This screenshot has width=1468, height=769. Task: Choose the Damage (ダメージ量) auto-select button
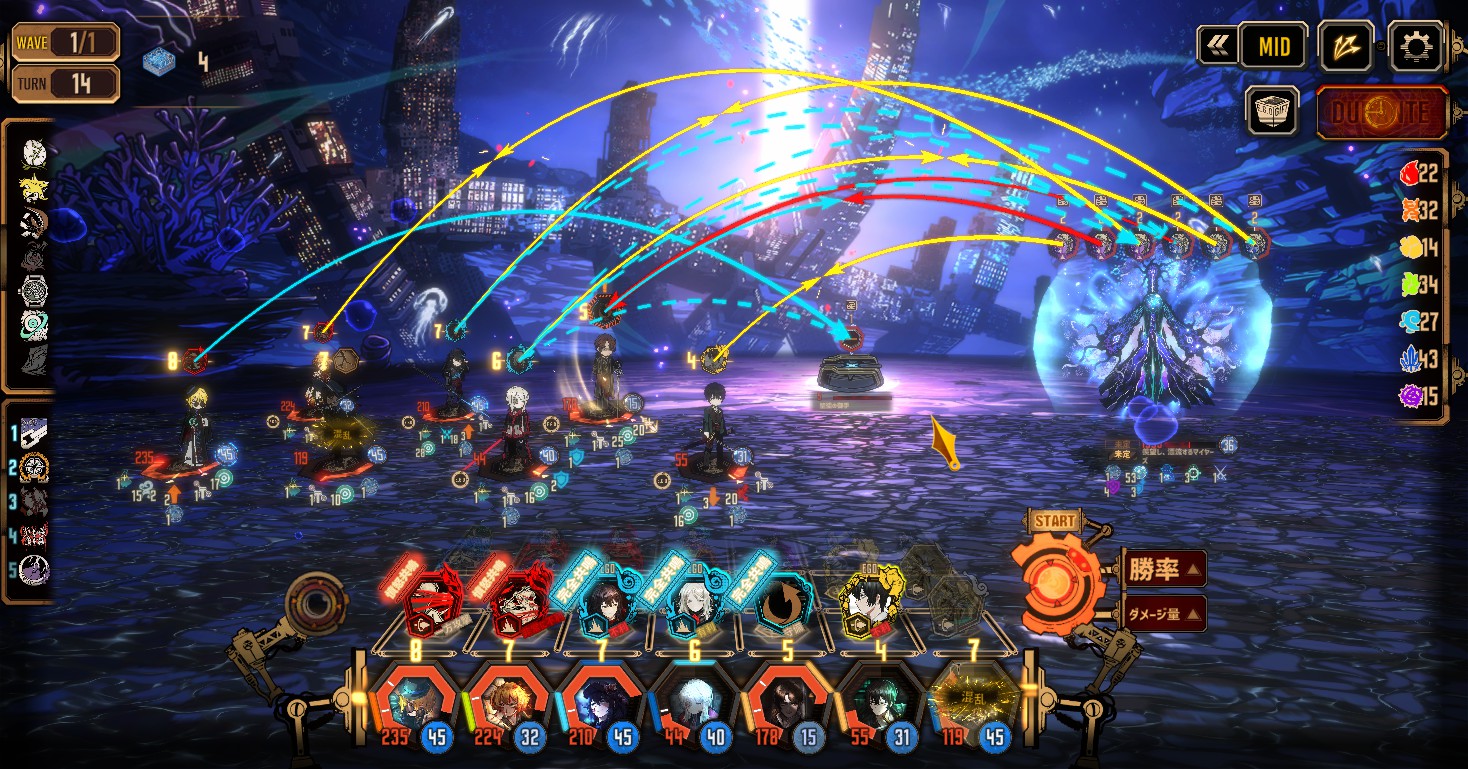click(1164, 613)
